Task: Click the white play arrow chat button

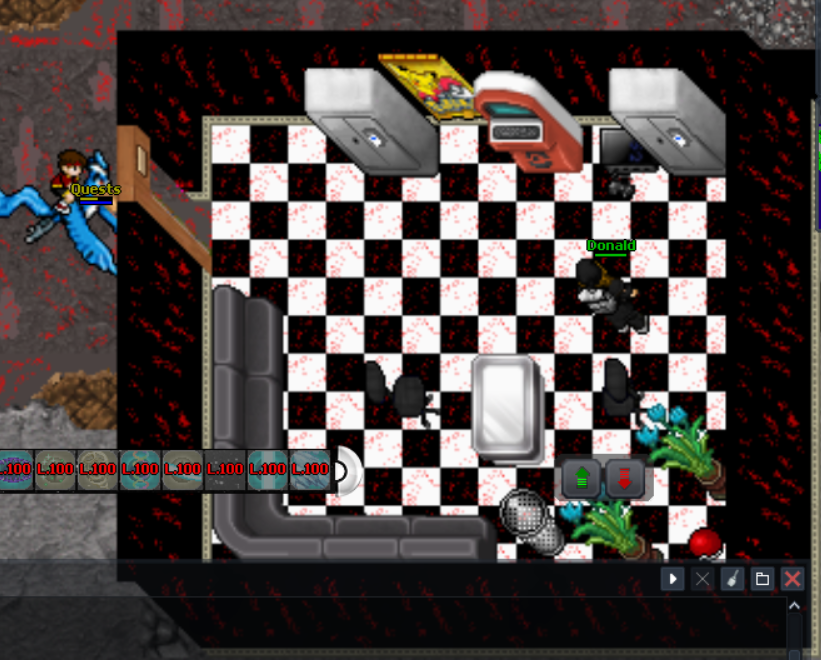Action: 672,579
